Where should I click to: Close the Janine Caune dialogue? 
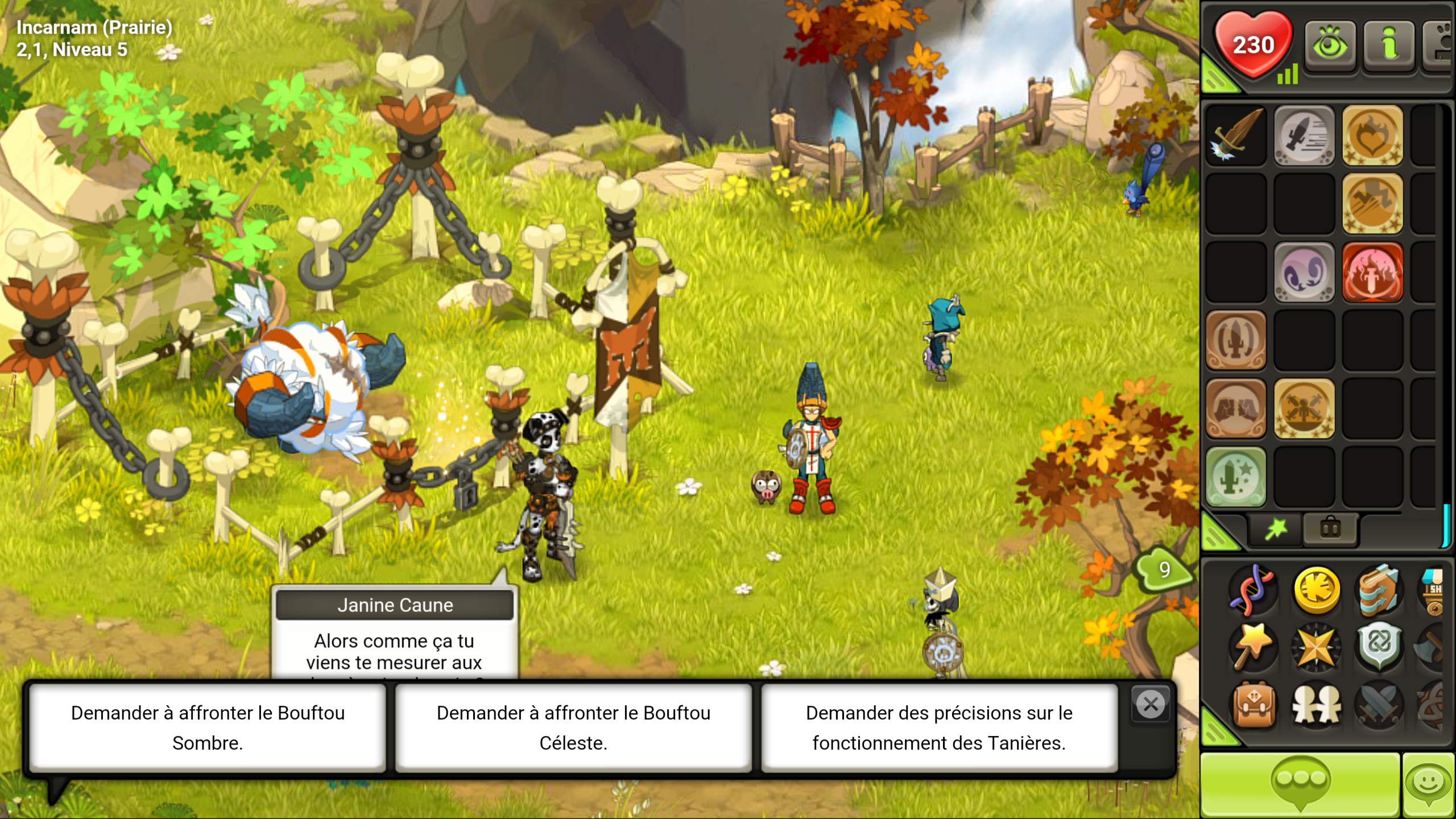pos(1150,705)
